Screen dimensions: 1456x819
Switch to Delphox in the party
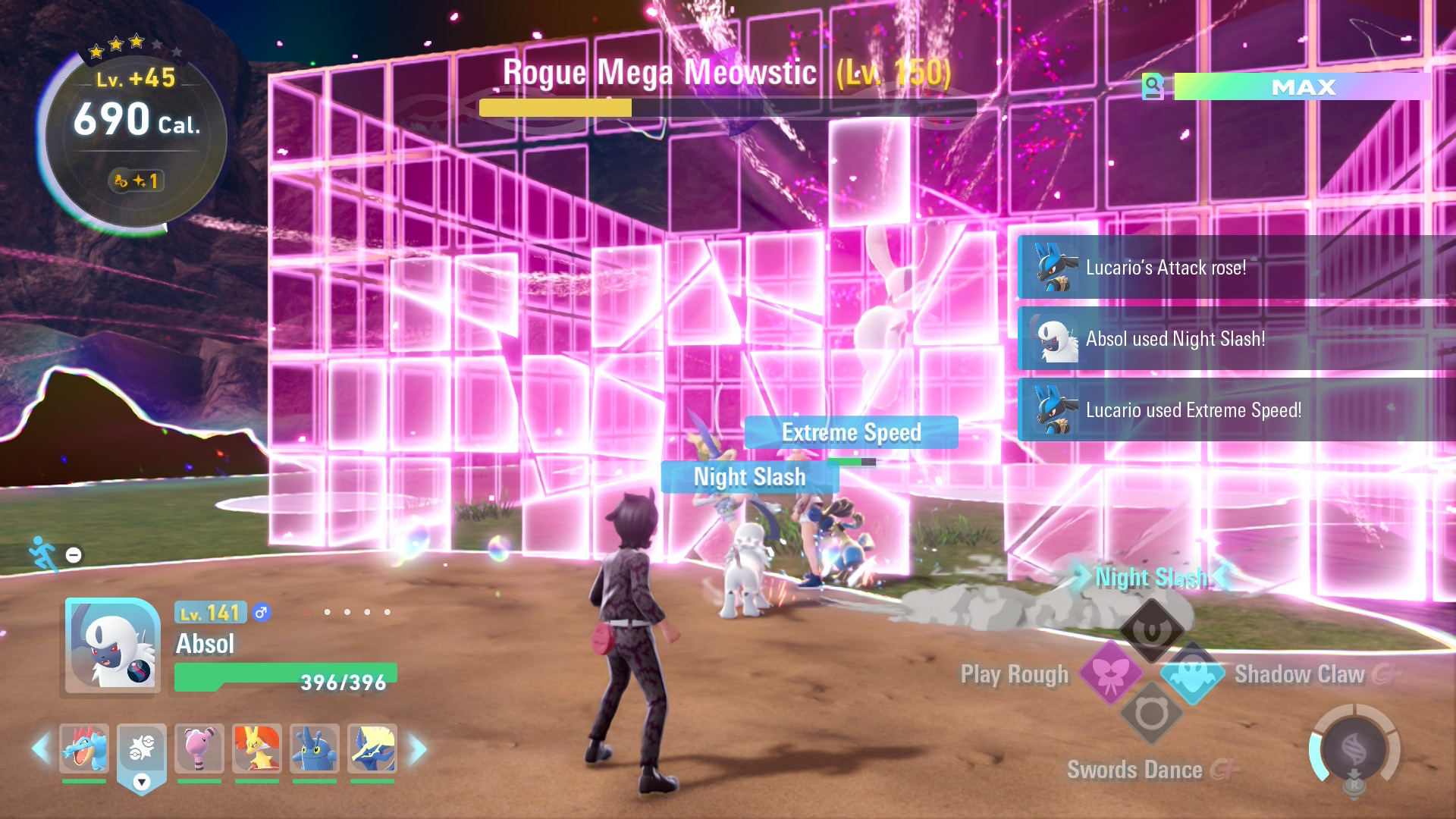(x=257, y=748)
